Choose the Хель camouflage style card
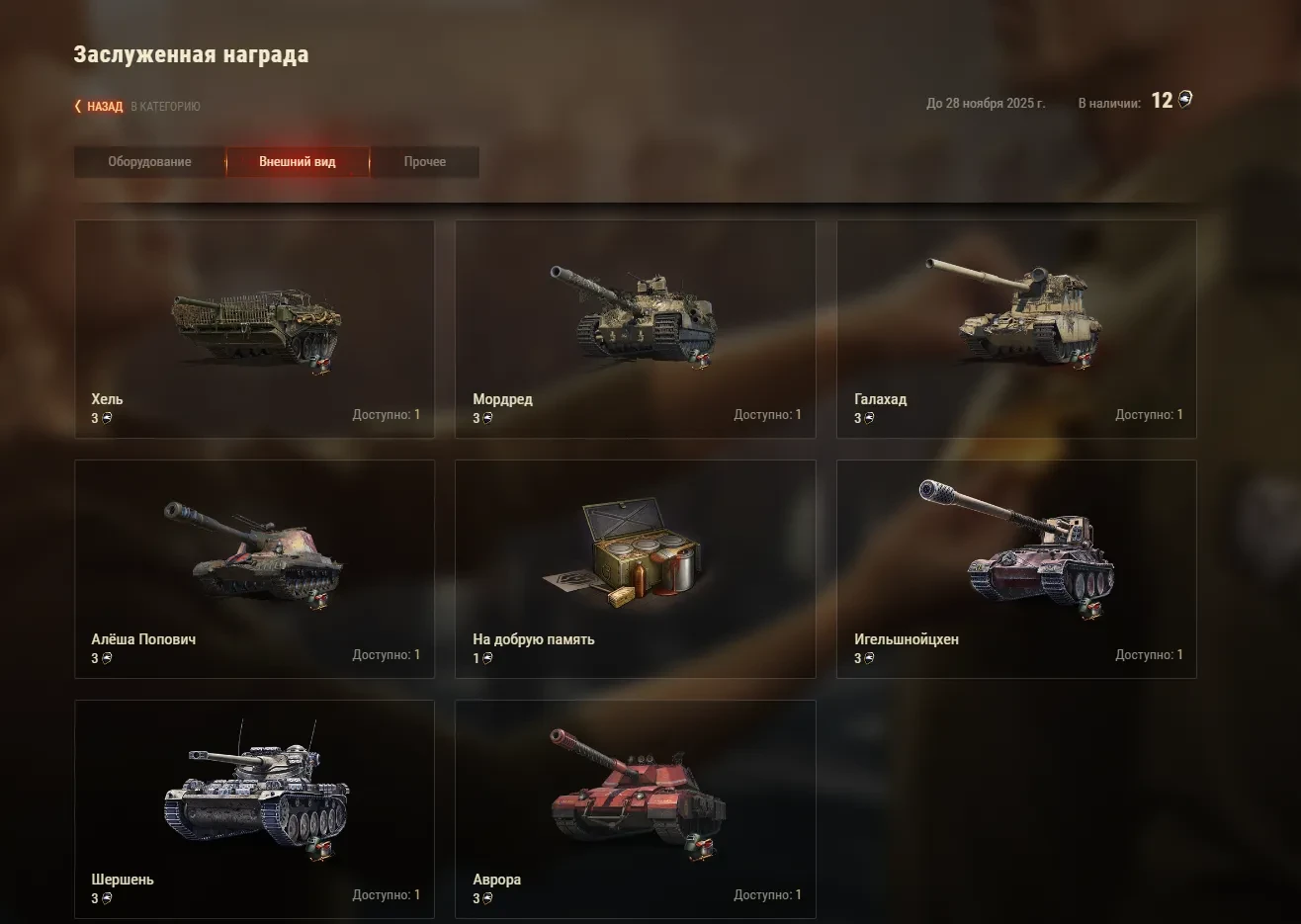Image resolution: width=1301 pixels, height=924 pixels. (x=254, y=329)
